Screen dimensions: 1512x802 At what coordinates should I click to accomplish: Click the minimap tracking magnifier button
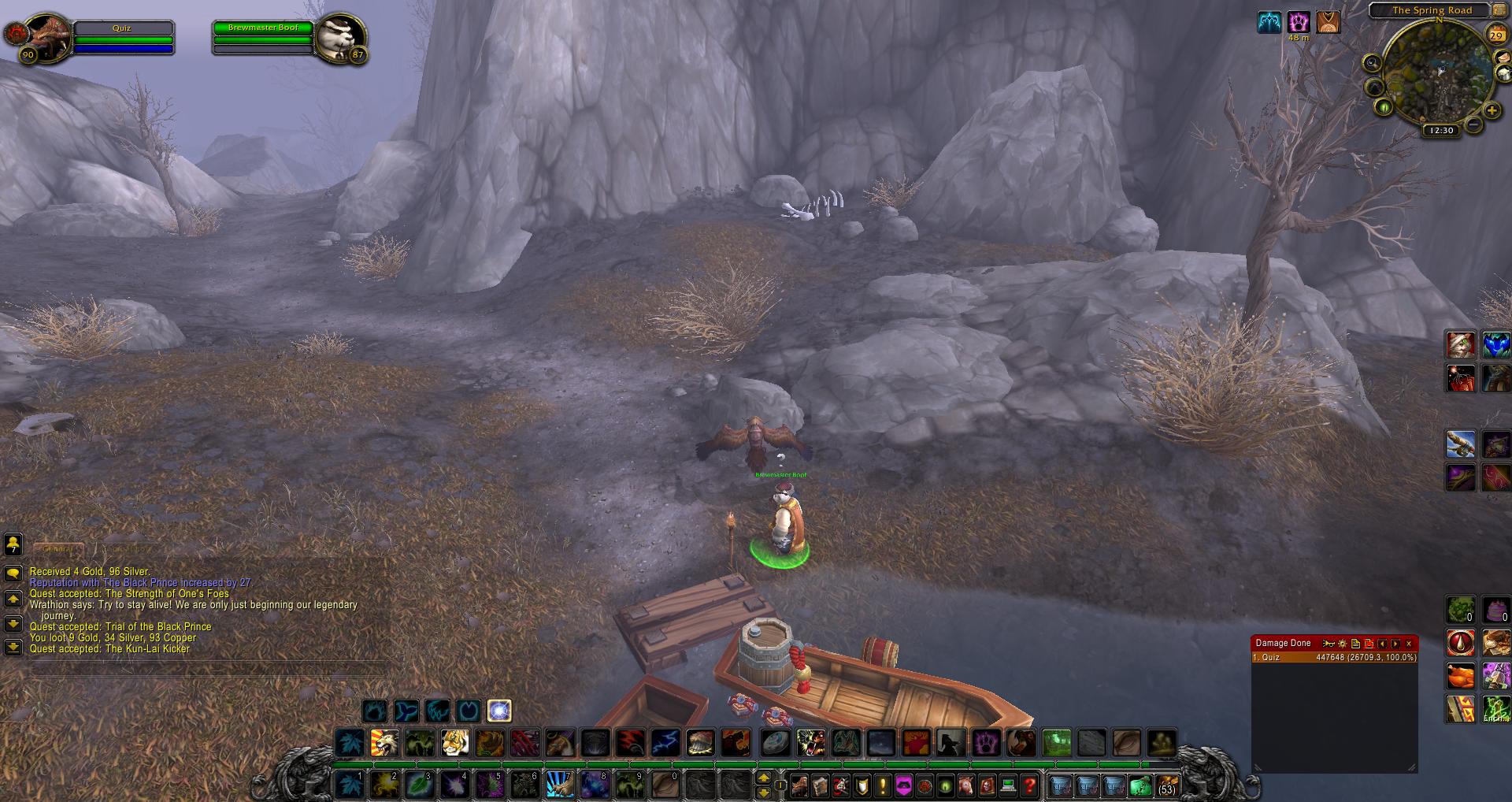click(x=1373, y=63)
